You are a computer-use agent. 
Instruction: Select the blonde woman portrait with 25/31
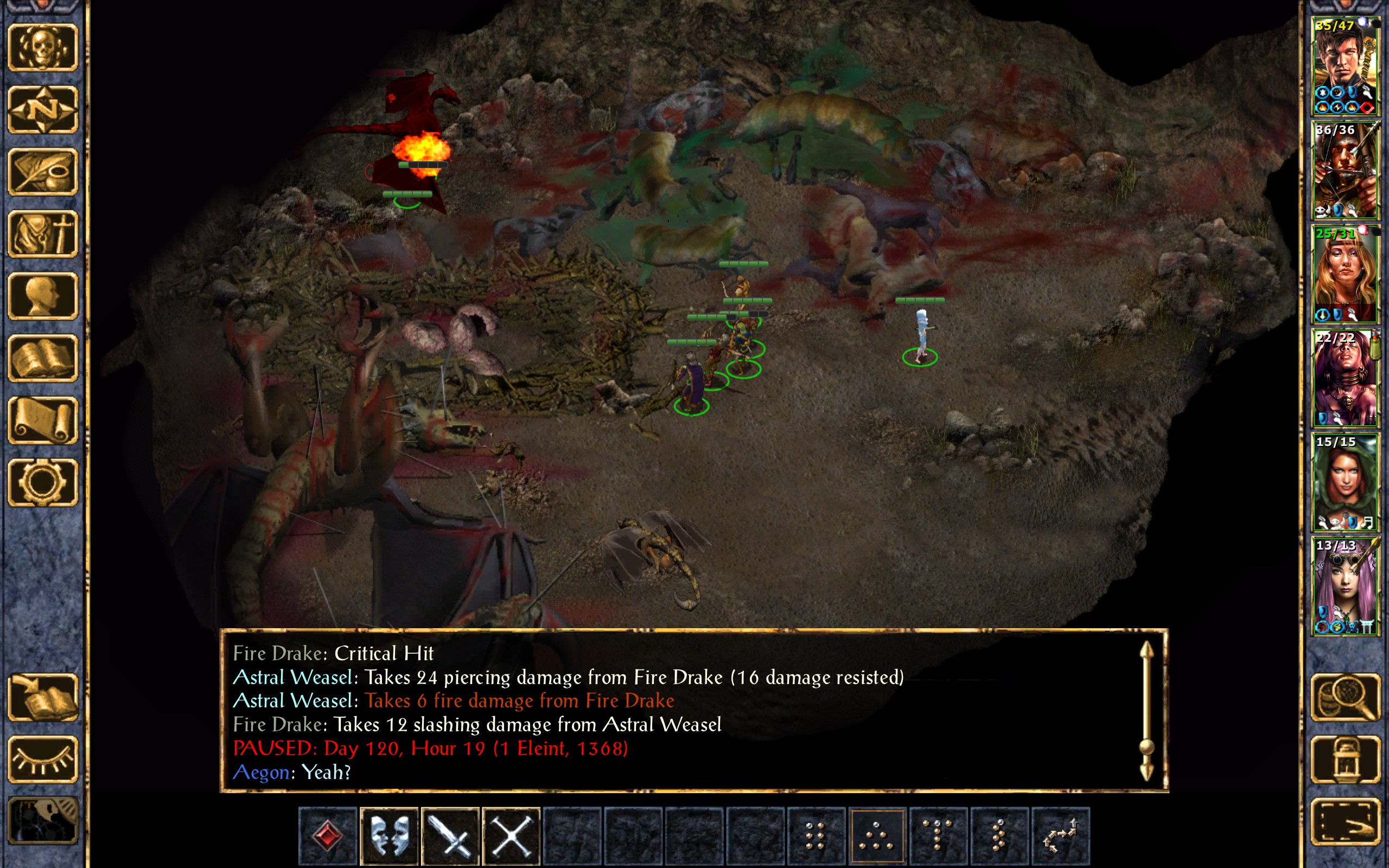click(1345, 274)
